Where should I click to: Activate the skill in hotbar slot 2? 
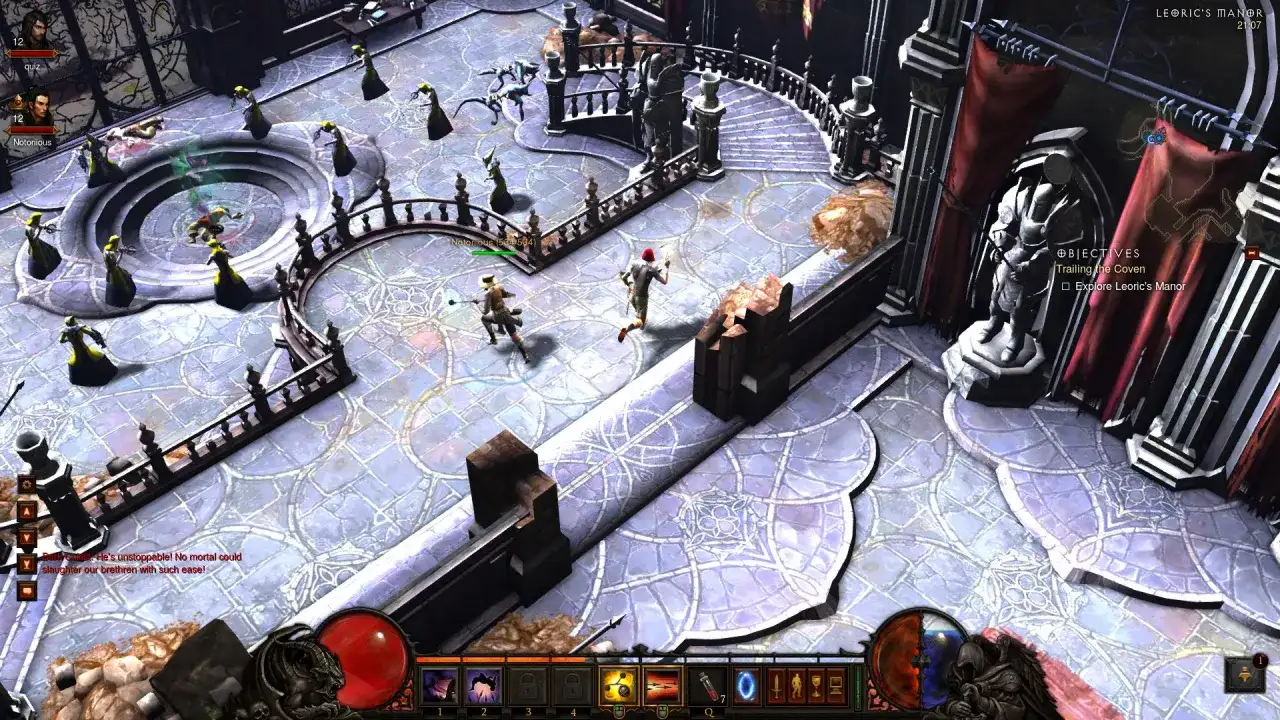pyautogui.click(x=481, y=684)
